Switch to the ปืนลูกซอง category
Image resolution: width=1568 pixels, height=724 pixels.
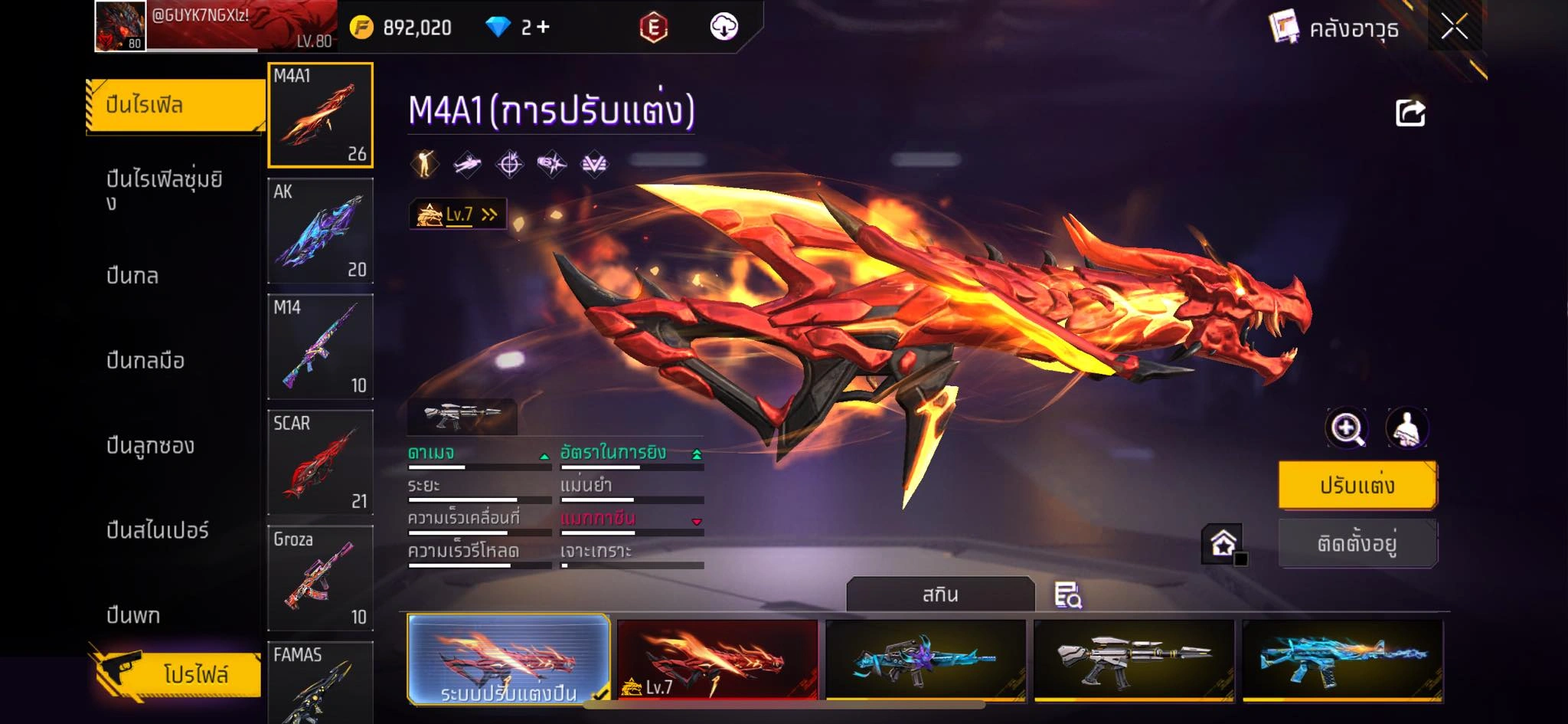(x=150, y=445)
